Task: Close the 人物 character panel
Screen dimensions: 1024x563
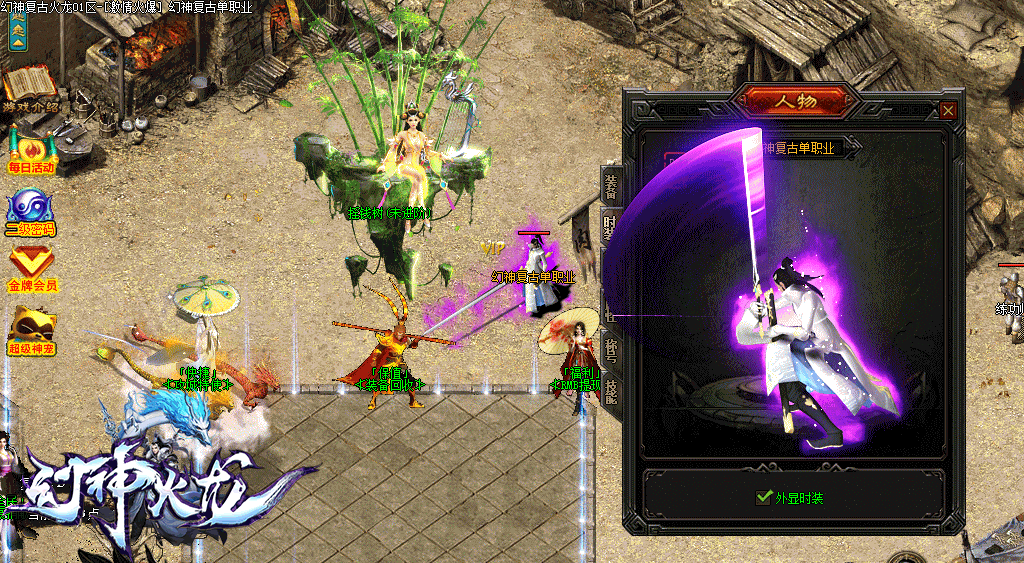Action: click(948, 110)
